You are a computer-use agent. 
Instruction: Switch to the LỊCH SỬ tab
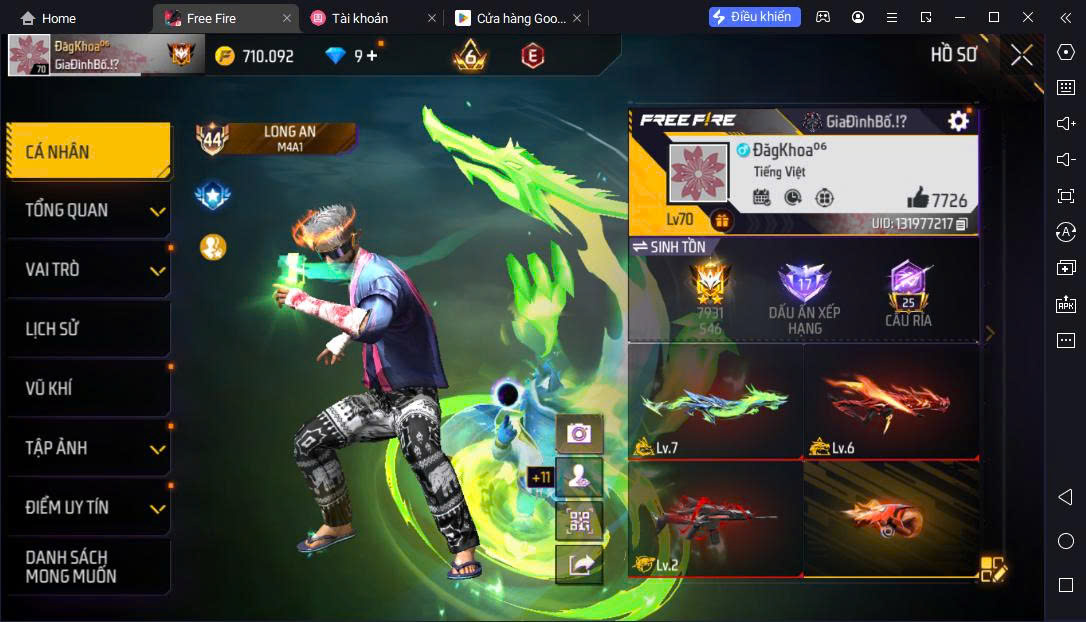click(x=88, y=329)
